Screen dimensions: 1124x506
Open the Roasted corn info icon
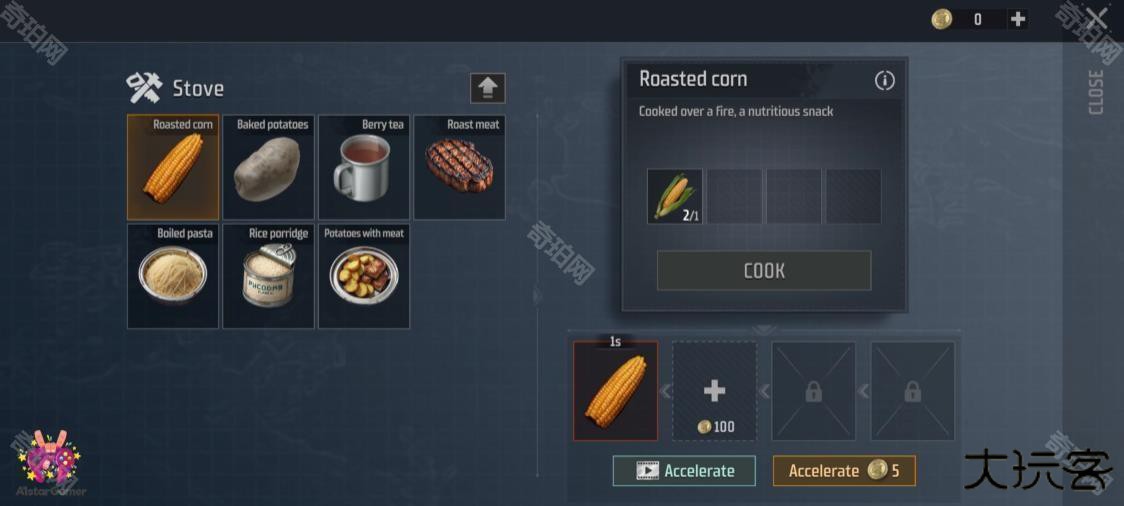(x=885, y=81)
